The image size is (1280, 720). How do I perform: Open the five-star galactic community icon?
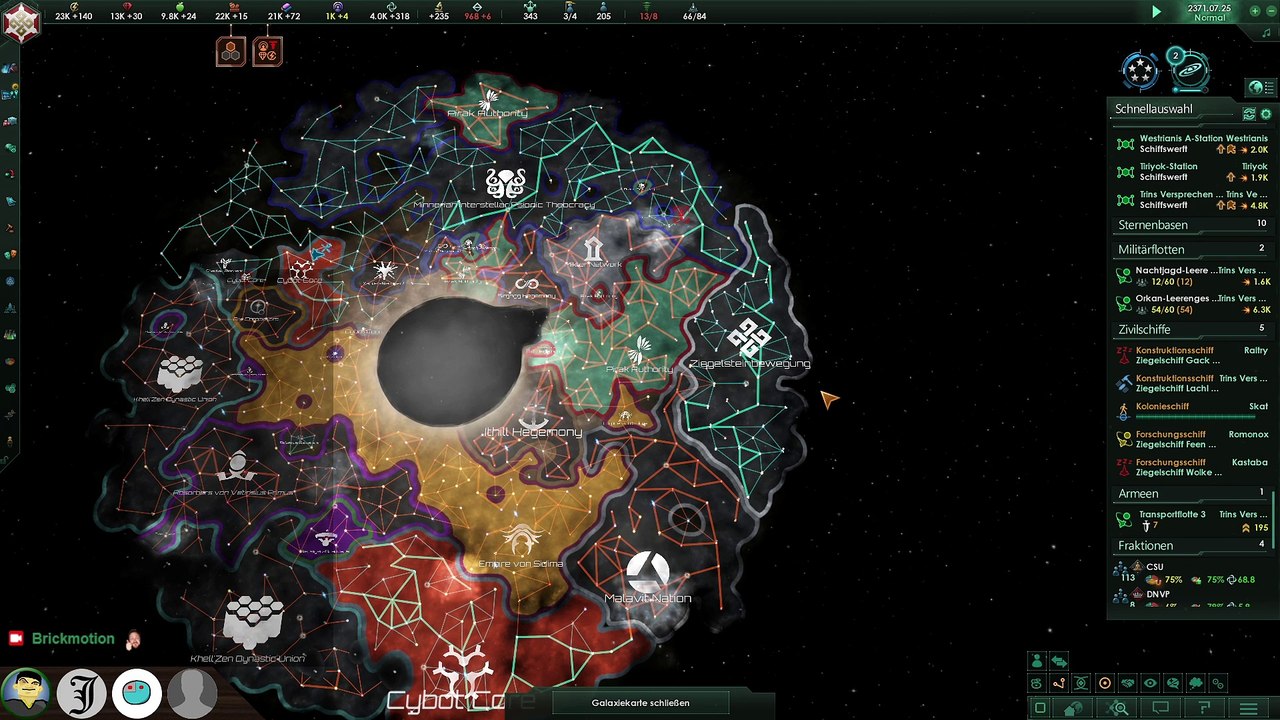point(1139,70)
